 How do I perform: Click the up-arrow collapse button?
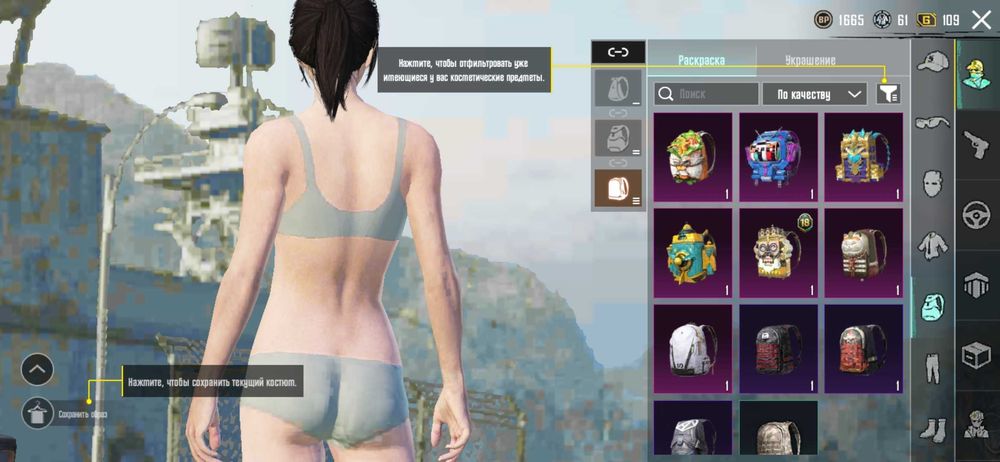(x=37, y=370)
